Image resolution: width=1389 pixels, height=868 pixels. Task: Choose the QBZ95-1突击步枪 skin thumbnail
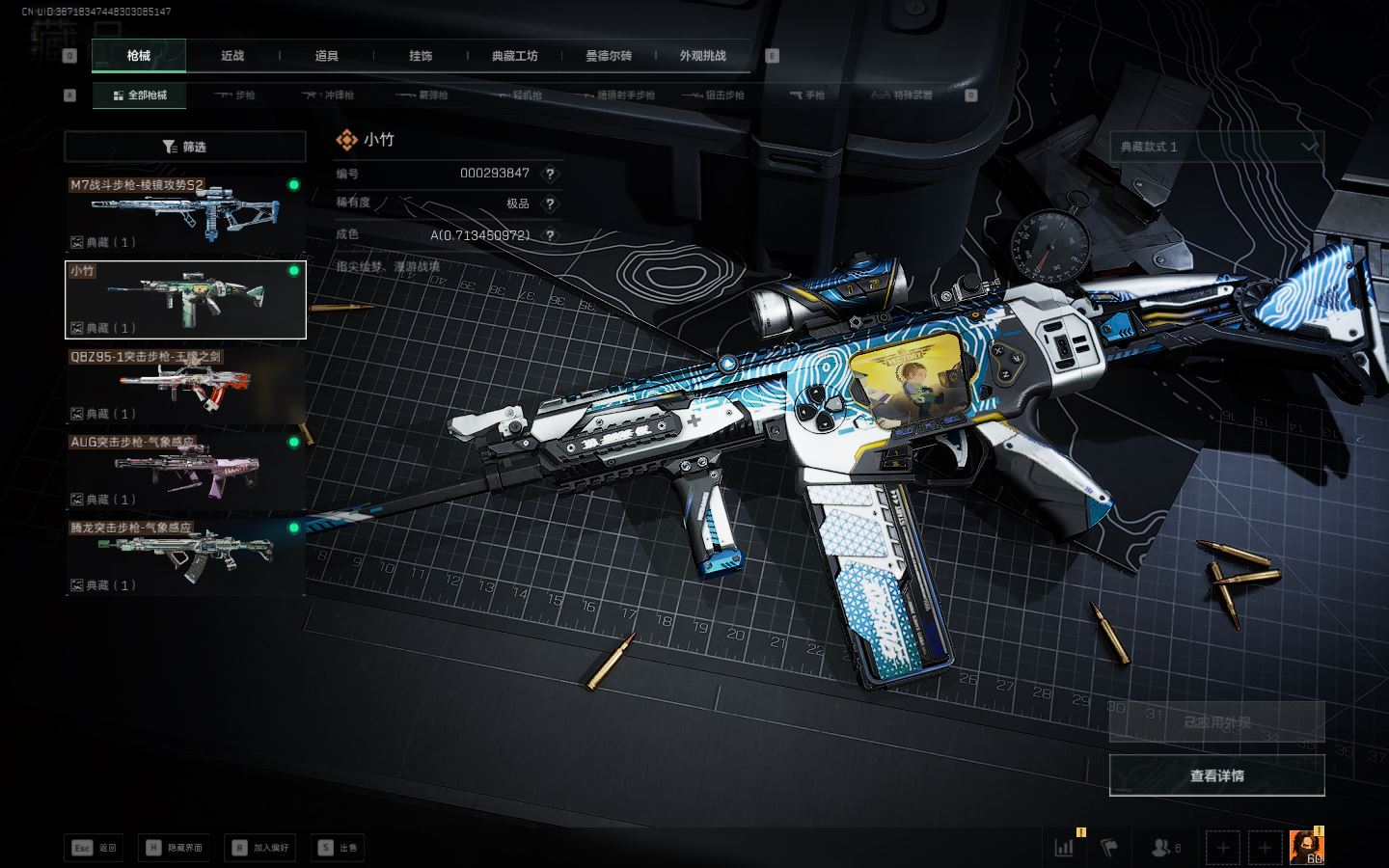[184, 386]
